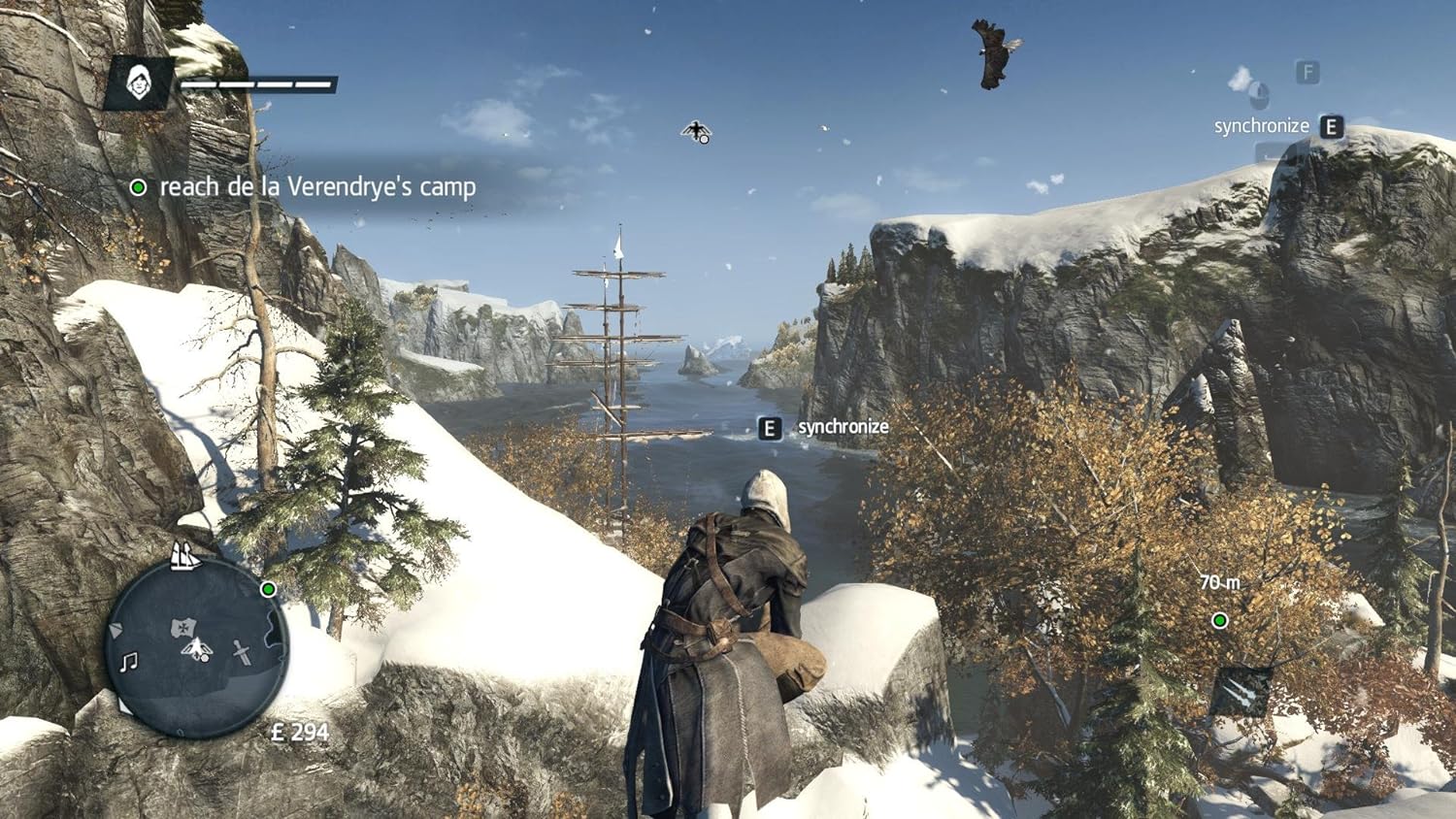Viewport: 1456px width, 819px height.
Task: Click the eagle player marker on minimap
Action: (x=197, y=648)
